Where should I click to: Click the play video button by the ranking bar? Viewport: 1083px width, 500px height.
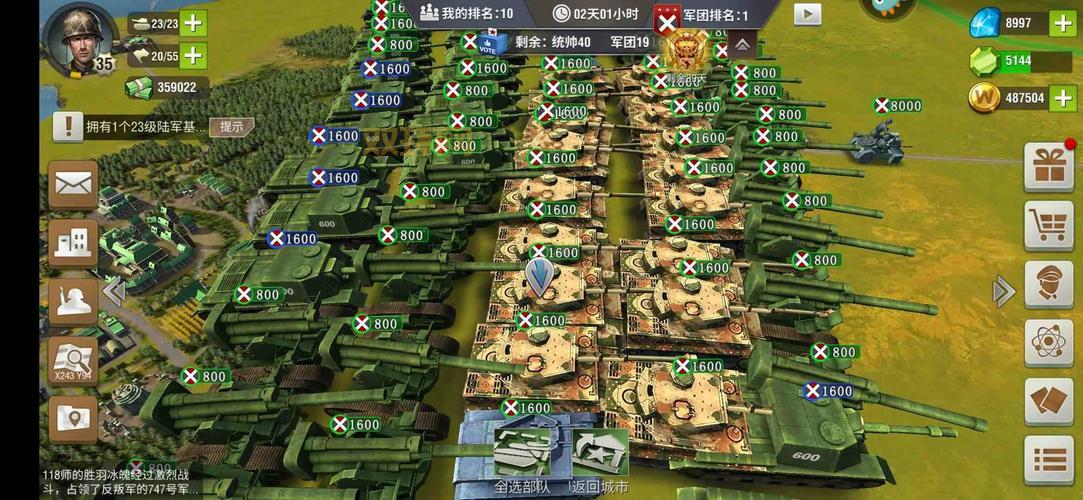click(x=807, y=14)
